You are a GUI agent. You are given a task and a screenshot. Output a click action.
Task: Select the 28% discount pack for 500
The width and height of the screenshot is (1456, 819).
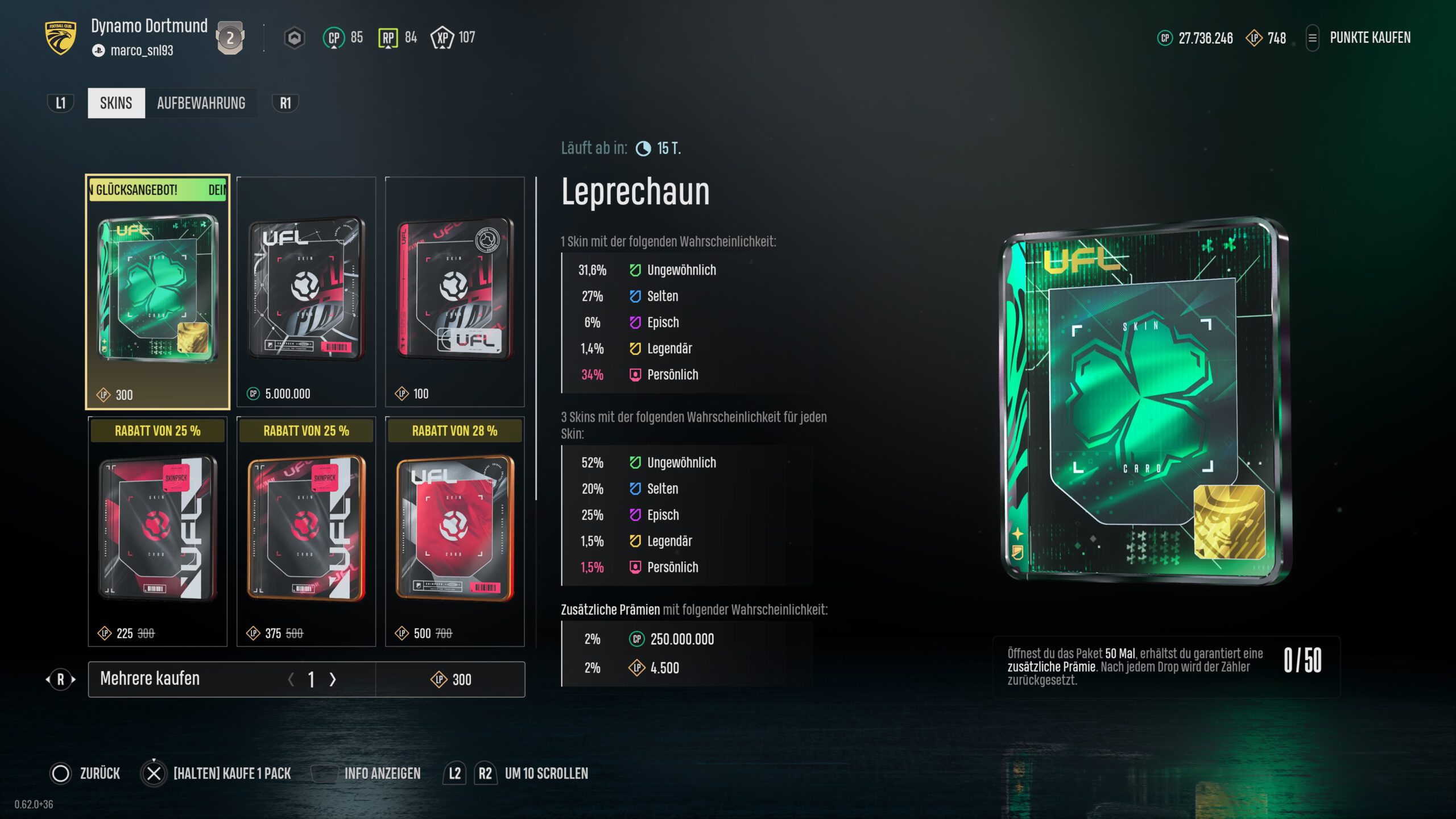tap(454, 531)
